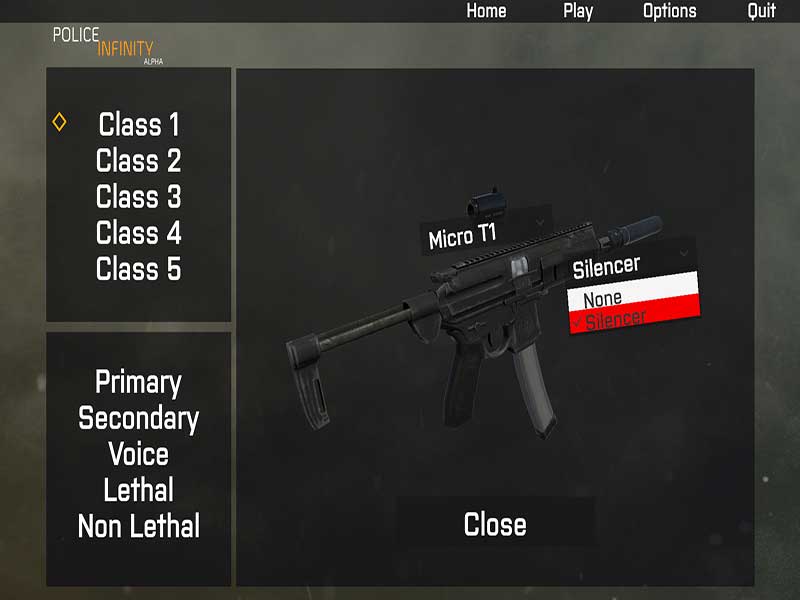Select the Voice category
800x600 pixels.
[x=138, y=454]
